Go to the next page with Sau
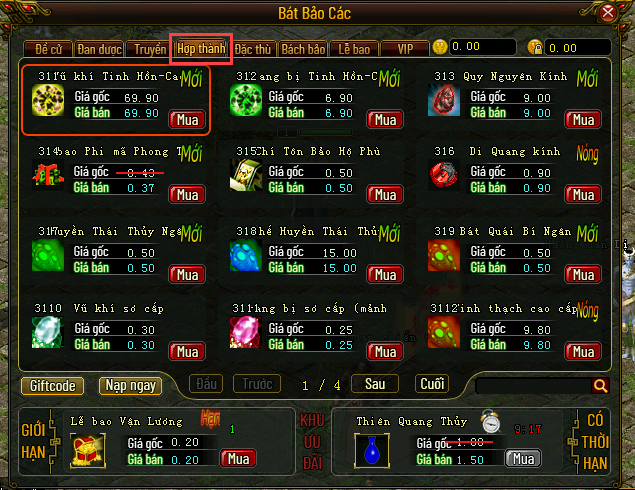Screen dimensions: 635x490 [375, 384]
